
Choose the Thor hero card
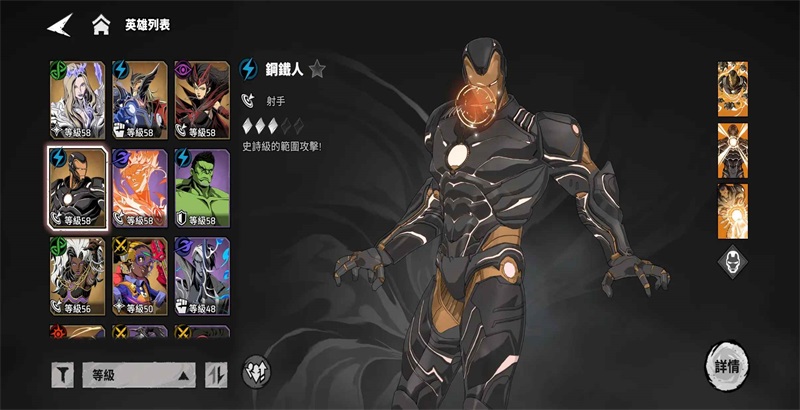[x=140, y=100]
